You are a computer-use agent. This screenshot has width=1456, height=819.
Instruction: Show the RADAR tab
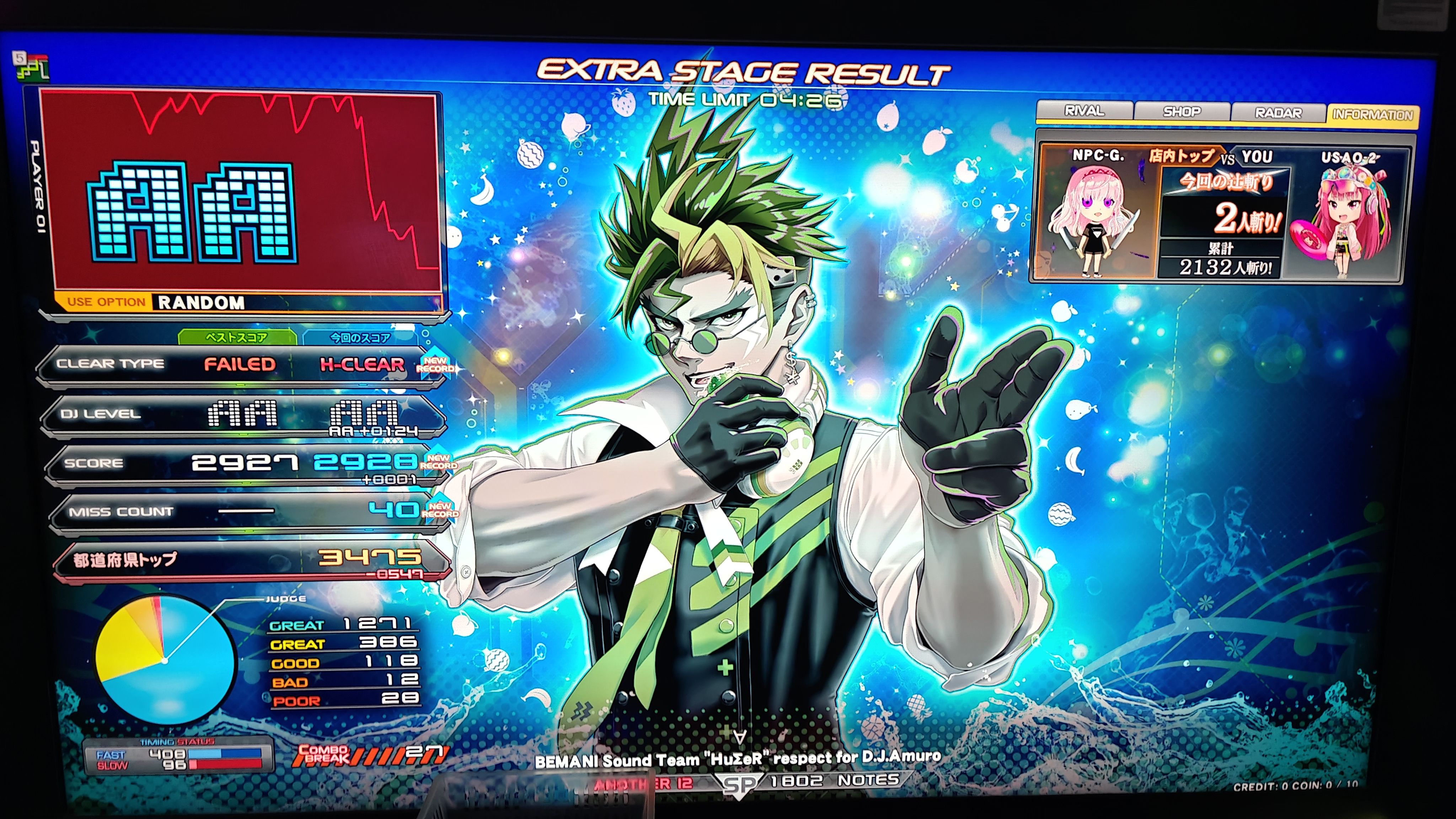1278,113
